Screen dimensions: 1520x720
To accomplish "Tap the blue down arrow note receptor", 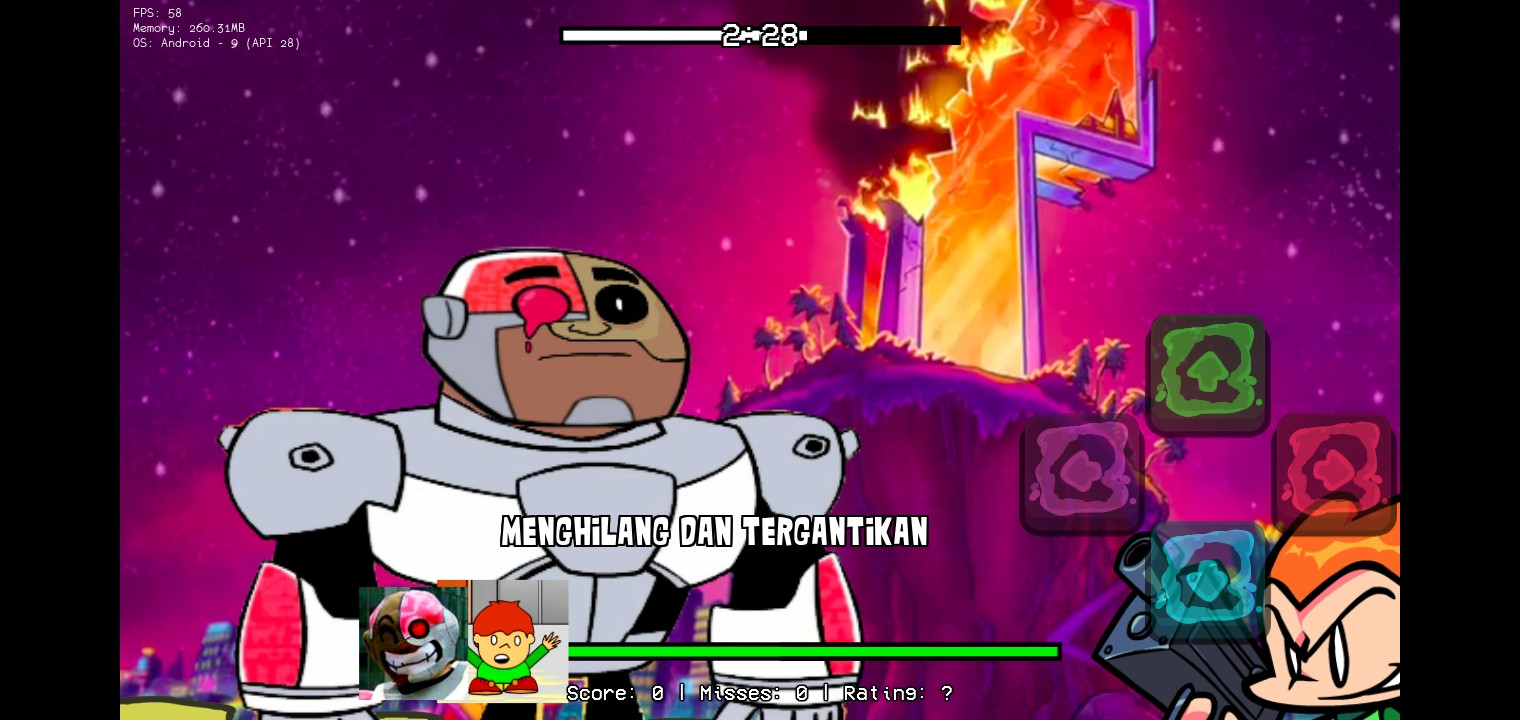I will click(x=1207, y=578).
